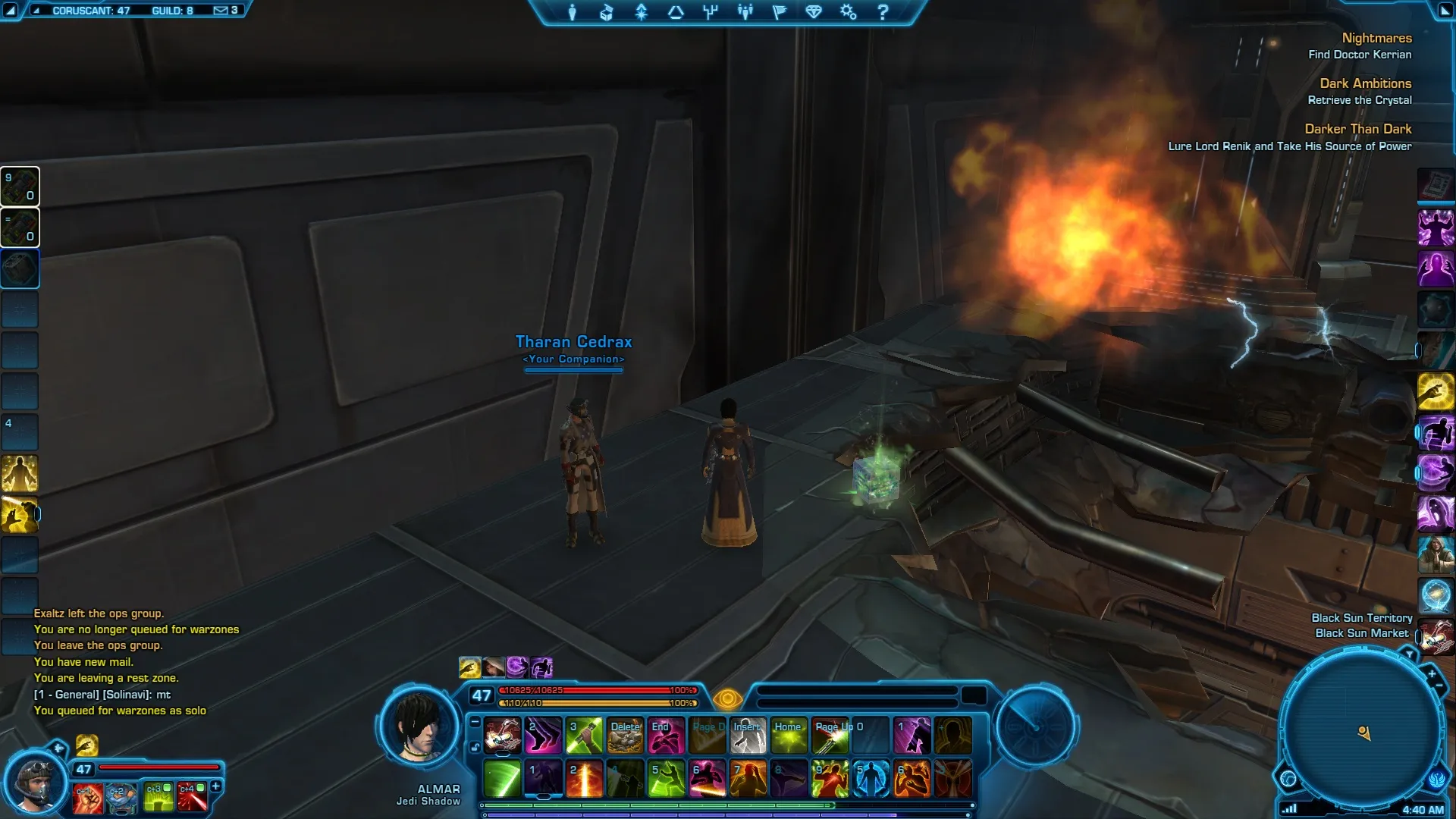Click the question mark help icon

[x=883, y=12]
